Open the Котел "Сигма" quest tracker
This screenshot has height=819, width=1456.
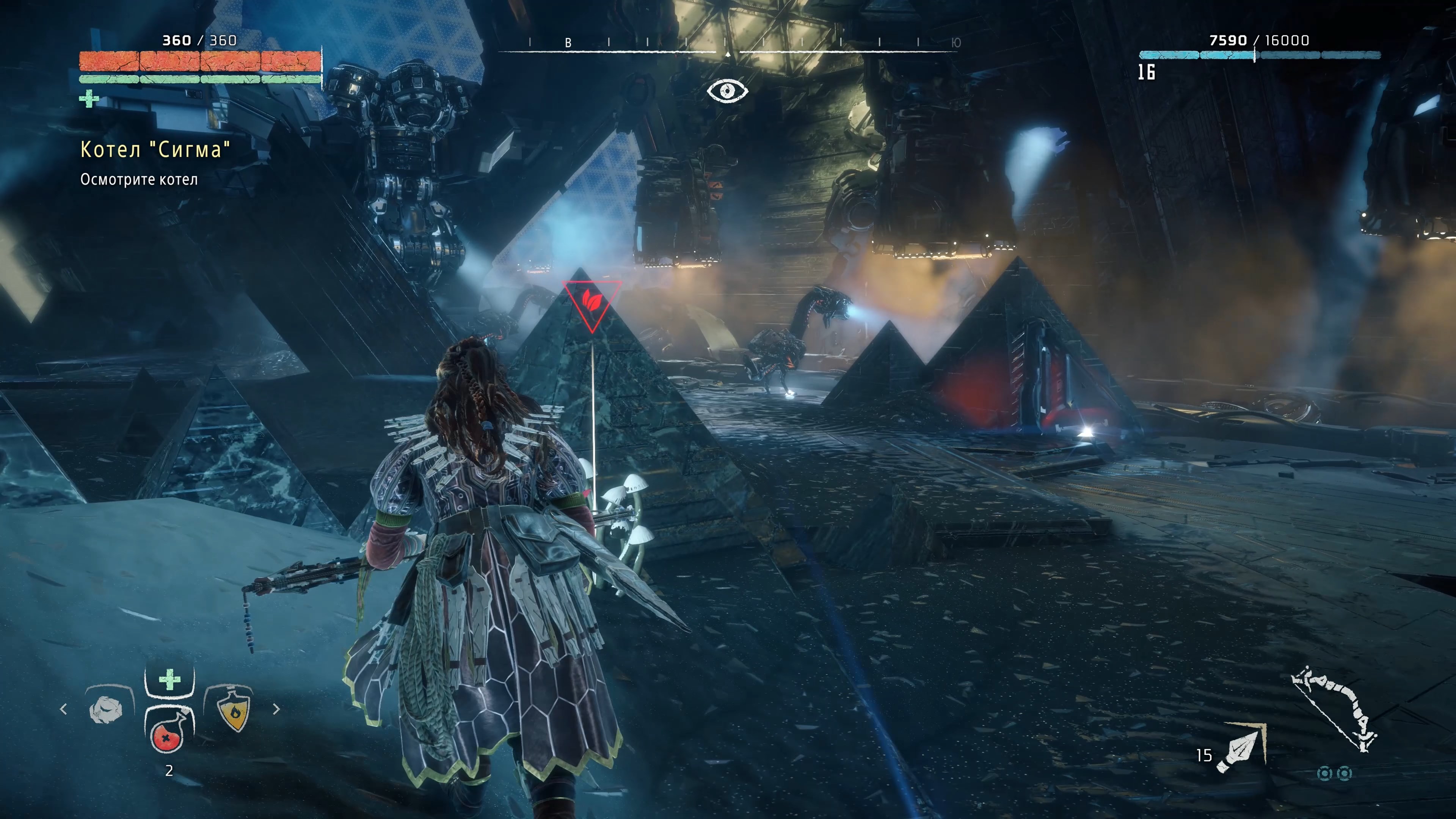pos(155,150)
